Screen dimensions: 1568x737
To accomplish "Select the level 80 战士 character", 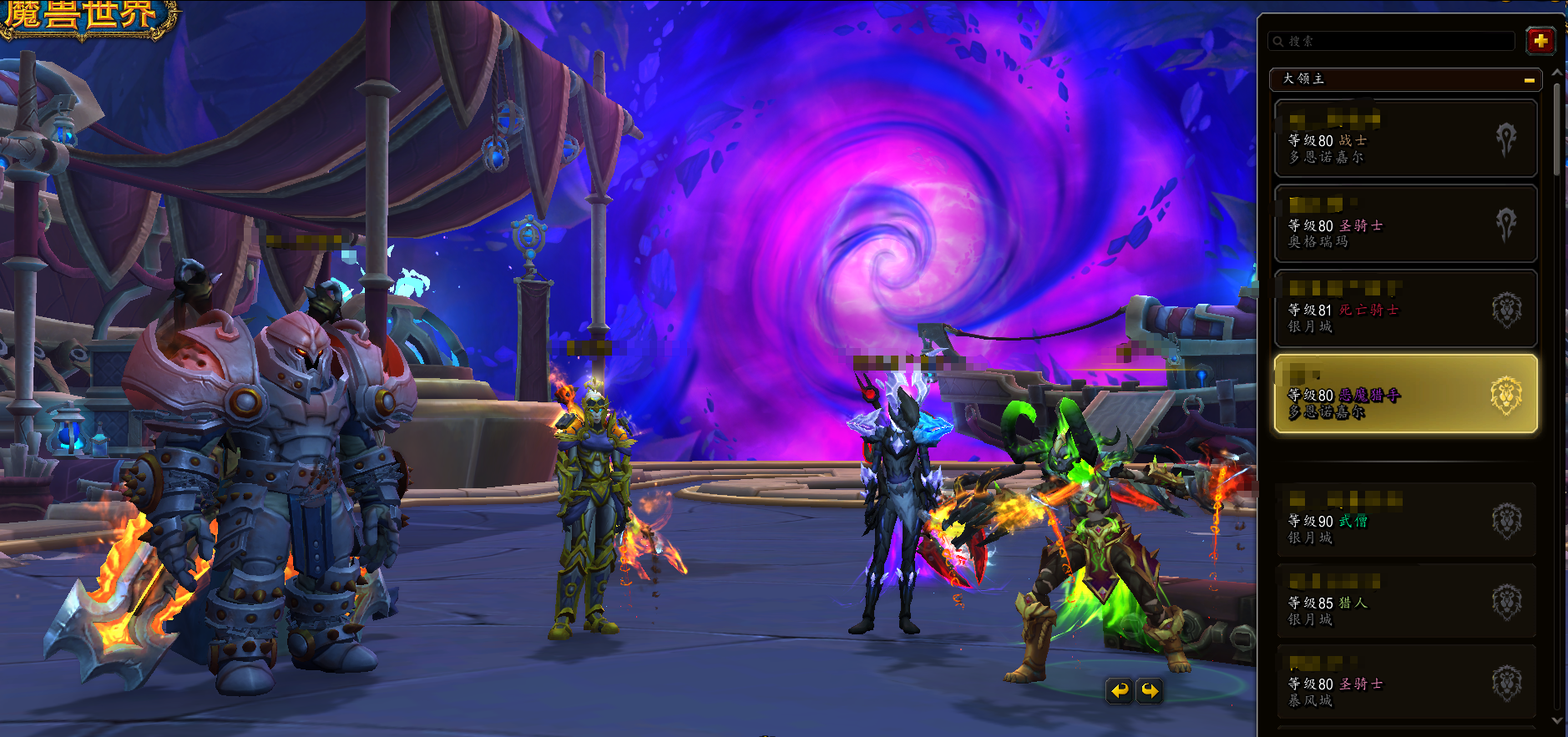I will (x=1405, y=139).
